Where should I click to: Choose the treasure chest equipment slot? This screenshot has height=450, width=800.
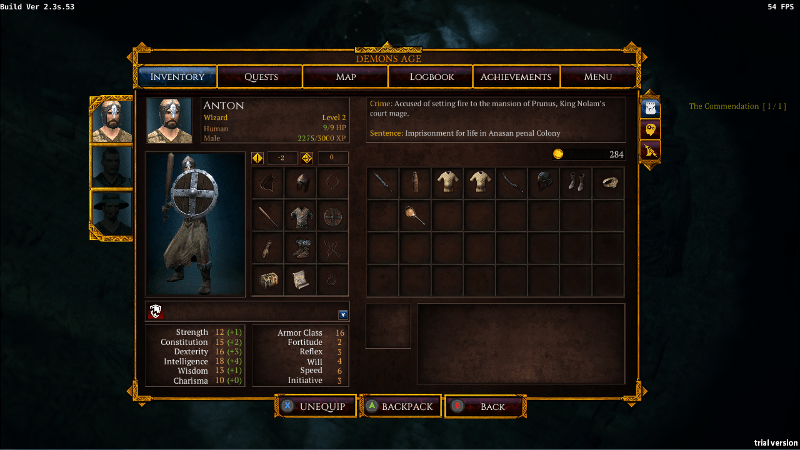point(267,281)
